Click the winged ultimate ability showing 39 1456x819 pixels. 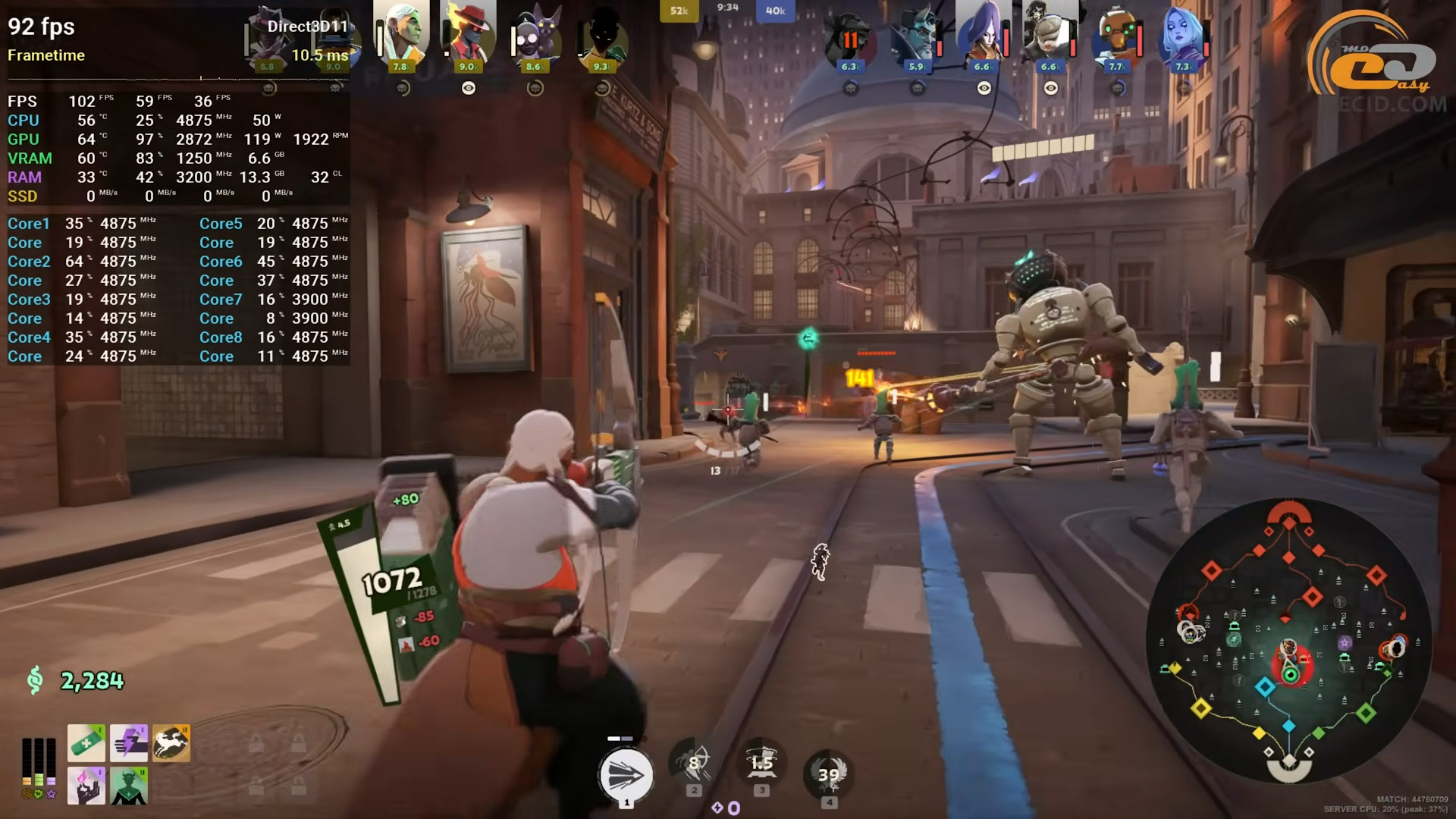pyautogui.click(x=829, y=773)
